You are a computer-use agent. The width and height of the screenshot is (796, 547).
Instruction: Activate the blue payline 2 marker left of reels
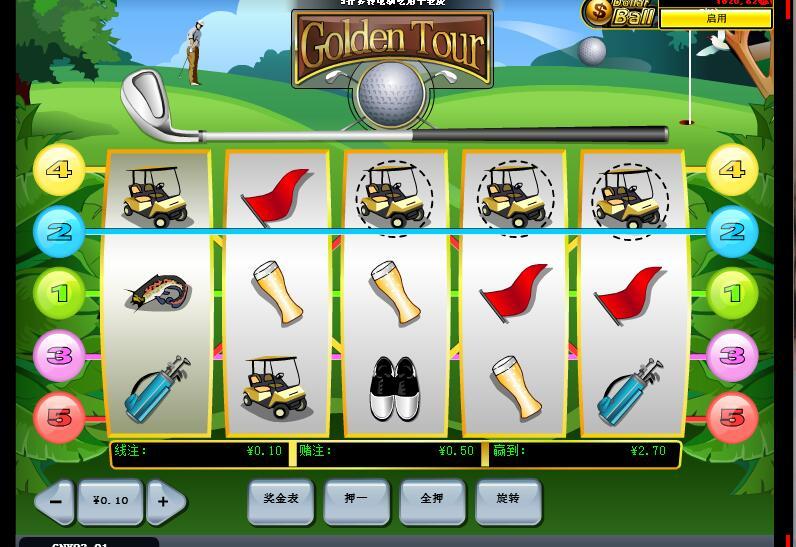point(59,232)
